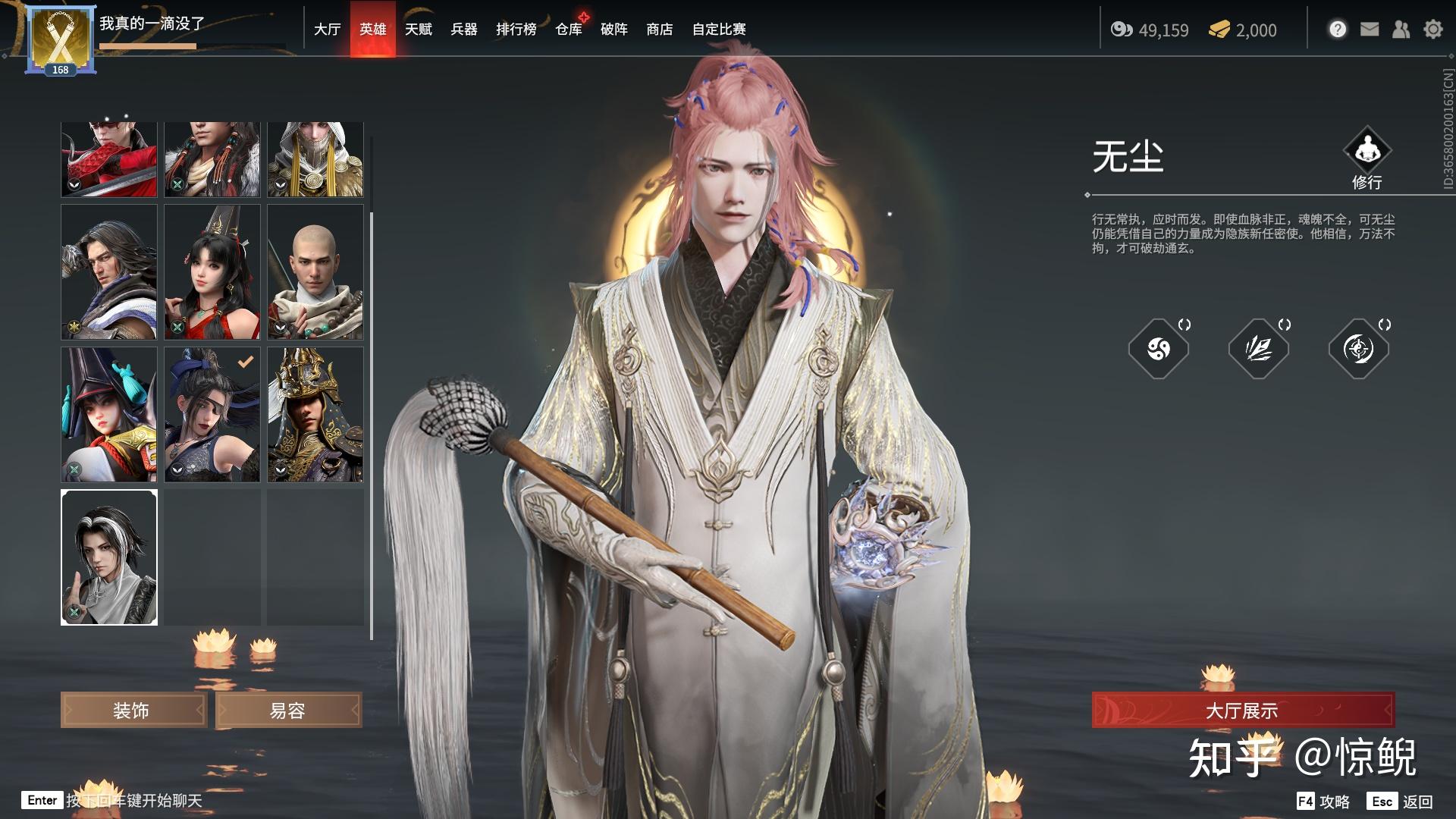Open the mail envelope icon

pos(1370,30)
